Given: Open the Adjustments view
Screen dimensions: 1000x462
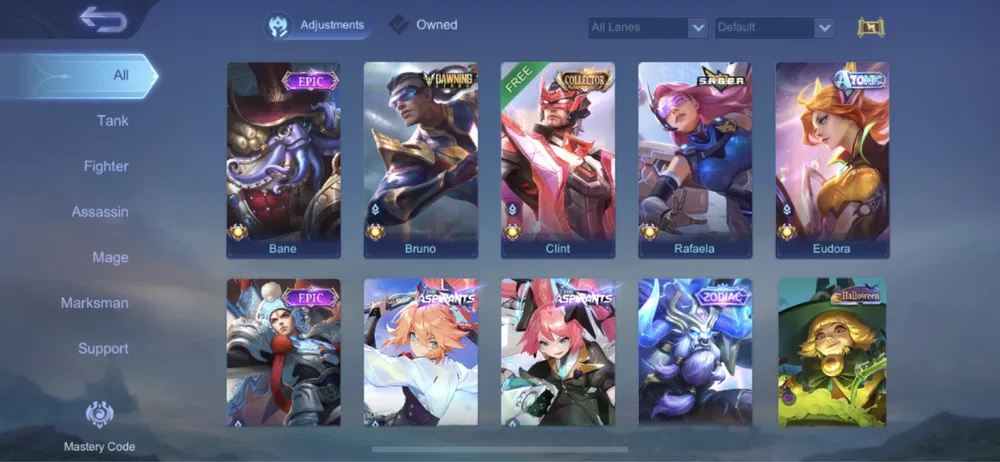Looking at the screenshot, I should pos(316,25).
